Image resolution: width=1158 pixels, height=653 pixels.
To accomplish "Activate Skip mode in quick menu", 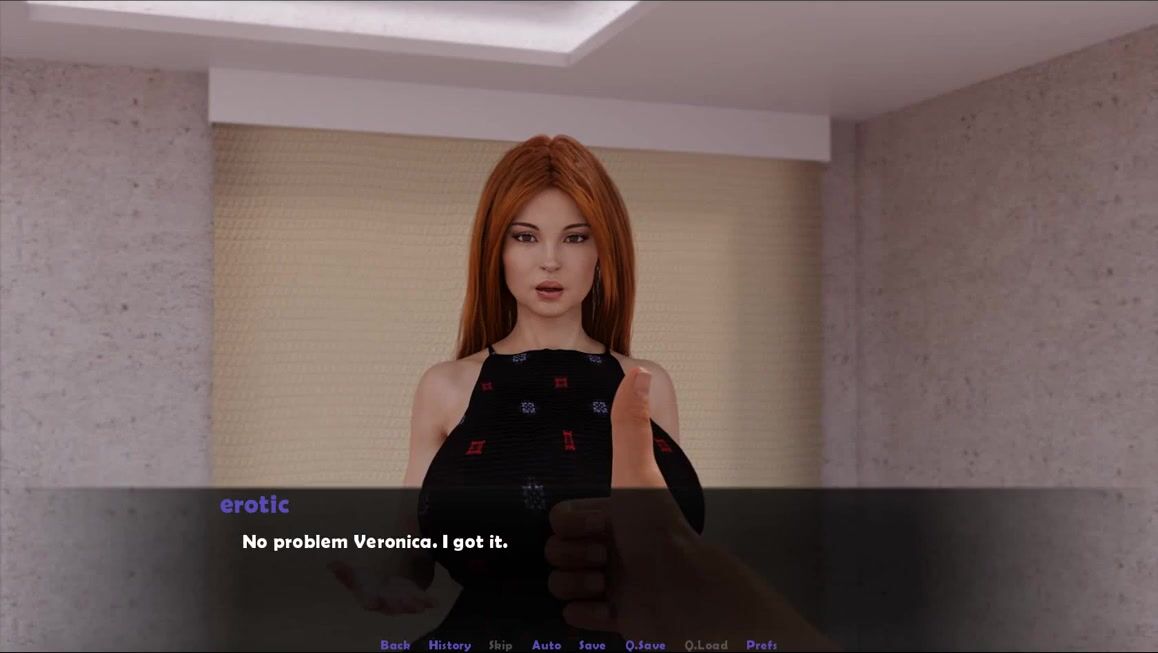I will (x=500, y=645).
